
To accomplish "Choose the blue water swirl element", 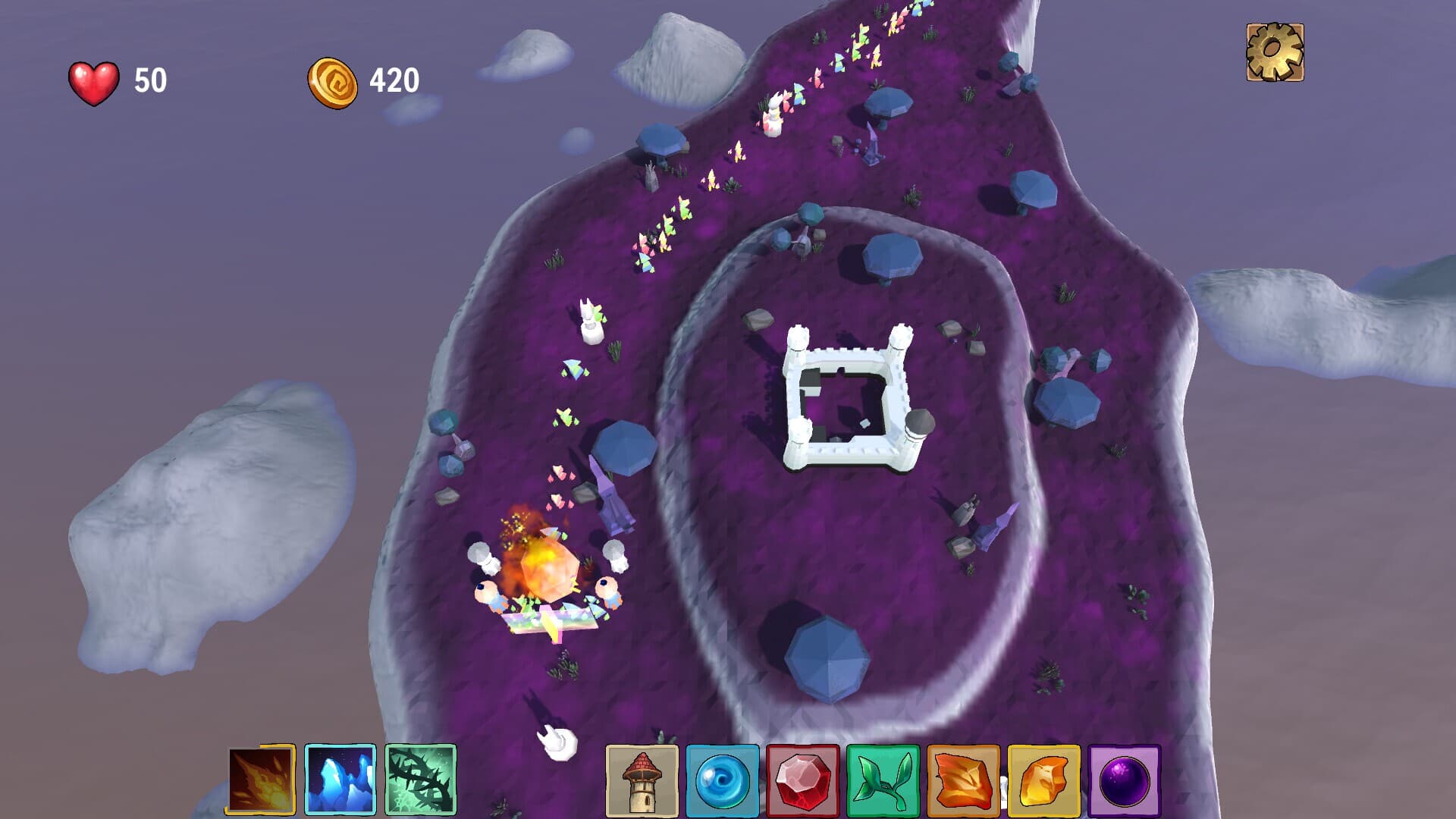I will 722,781.
